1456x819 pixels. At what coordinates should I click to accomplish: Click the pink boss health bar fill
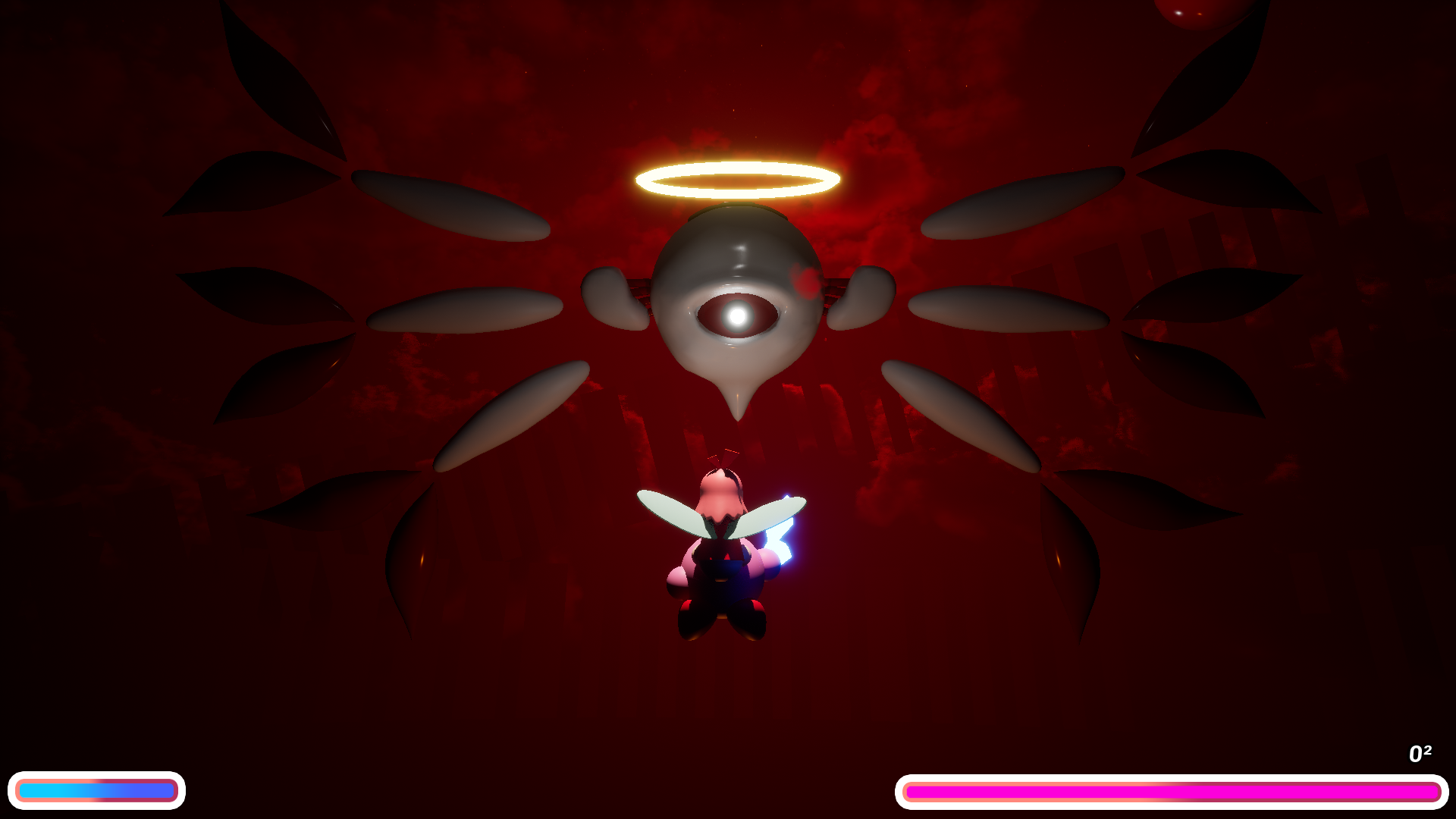click(x=1172, y=791)
